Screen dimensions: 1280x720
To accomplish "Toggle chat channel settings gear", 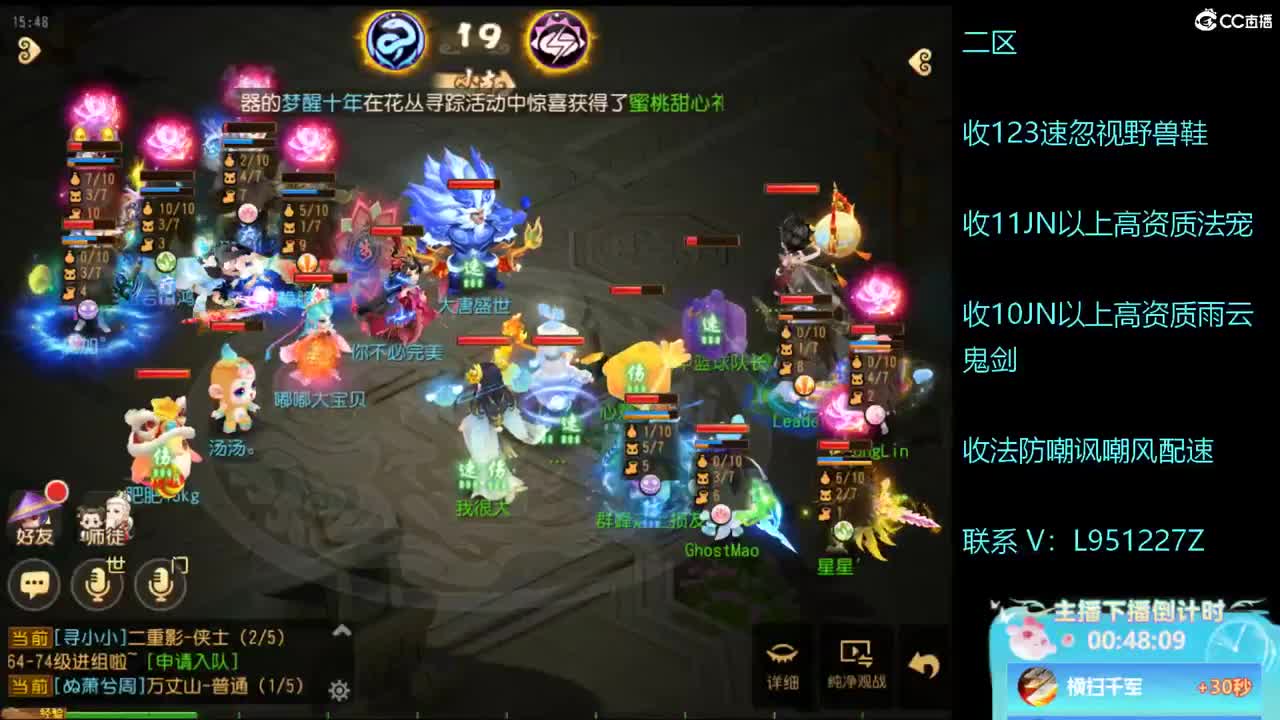I will (x=341, y=690).
